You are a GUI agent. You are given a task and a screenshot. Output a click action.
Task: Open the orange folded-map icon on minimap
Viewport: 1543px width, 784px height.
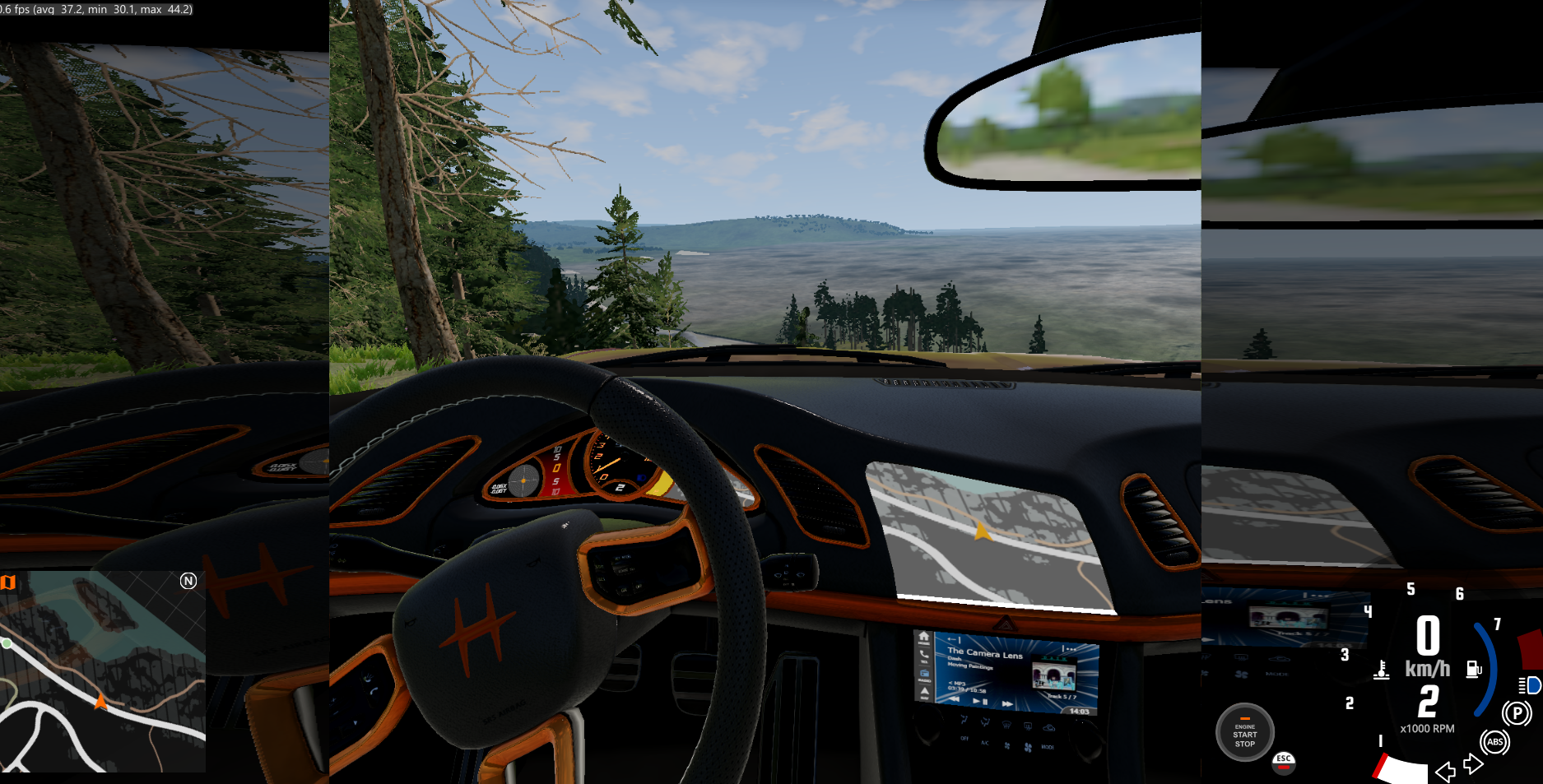coord(8,582)
